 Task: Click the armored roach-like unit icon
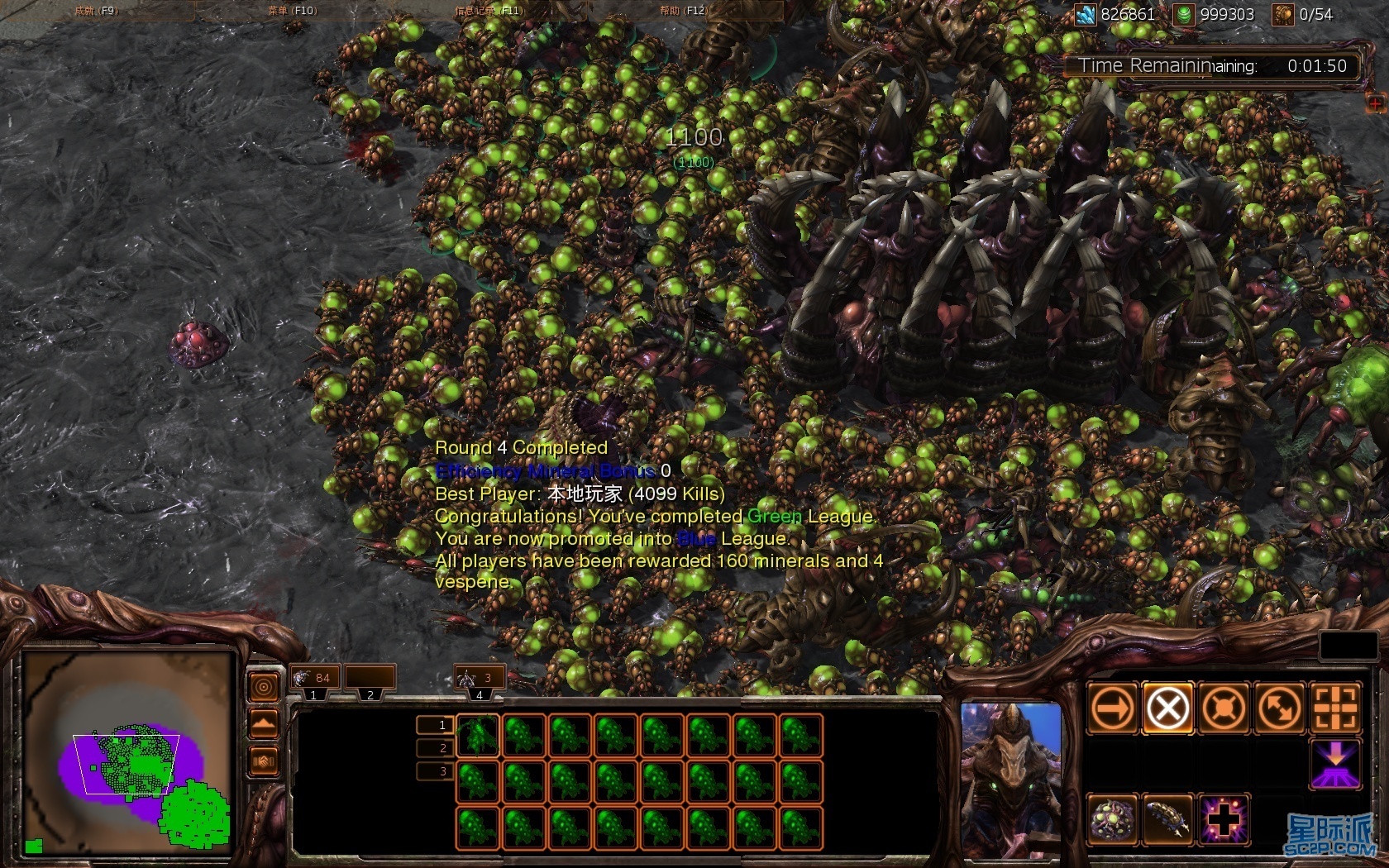pyautogui.click(x=1167, y=819)
